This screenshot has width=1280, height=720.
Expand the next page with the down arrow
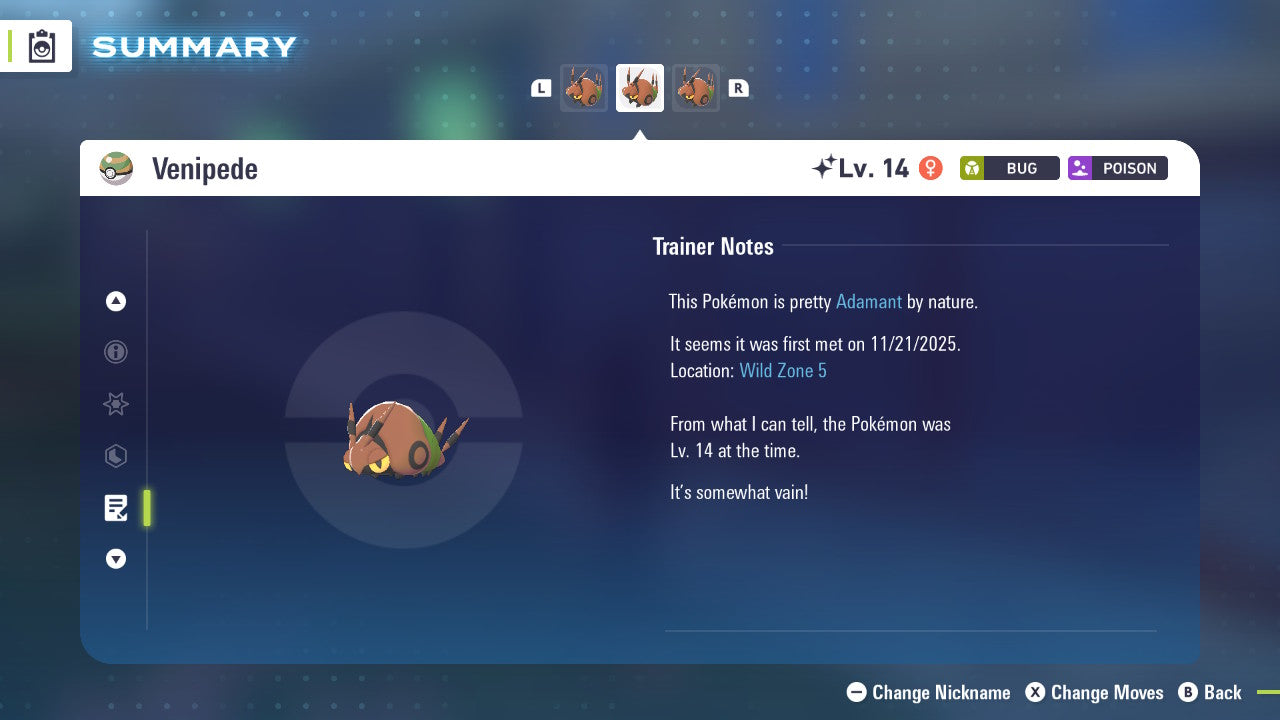[116, 559]
